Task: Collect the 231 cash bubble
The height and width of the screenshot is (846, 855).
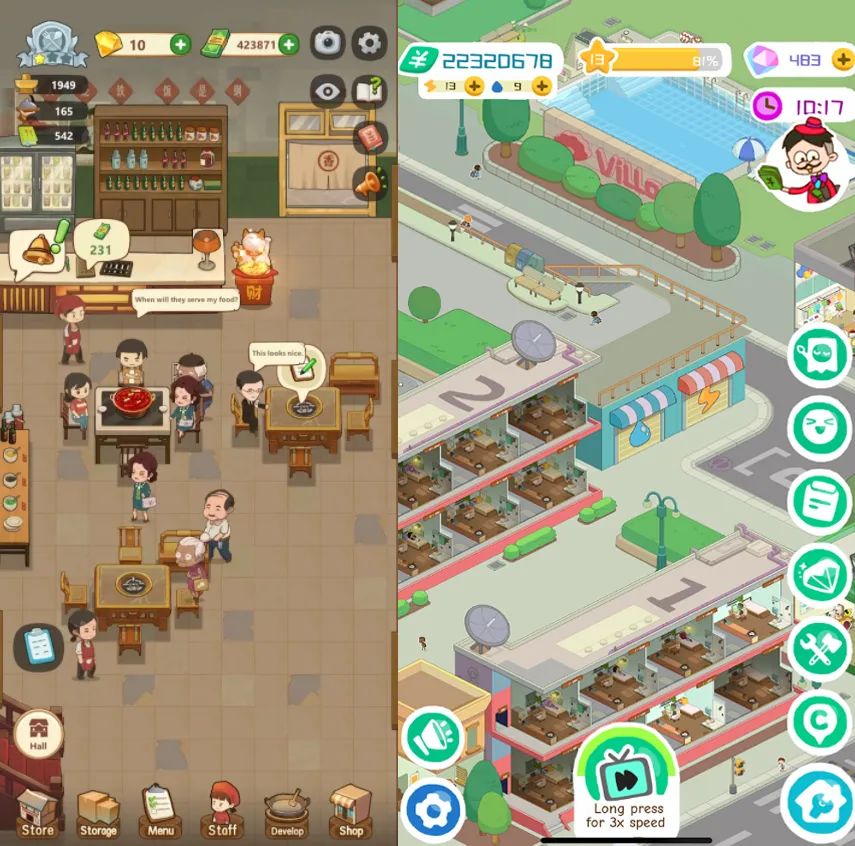Action: coord(98,242)
